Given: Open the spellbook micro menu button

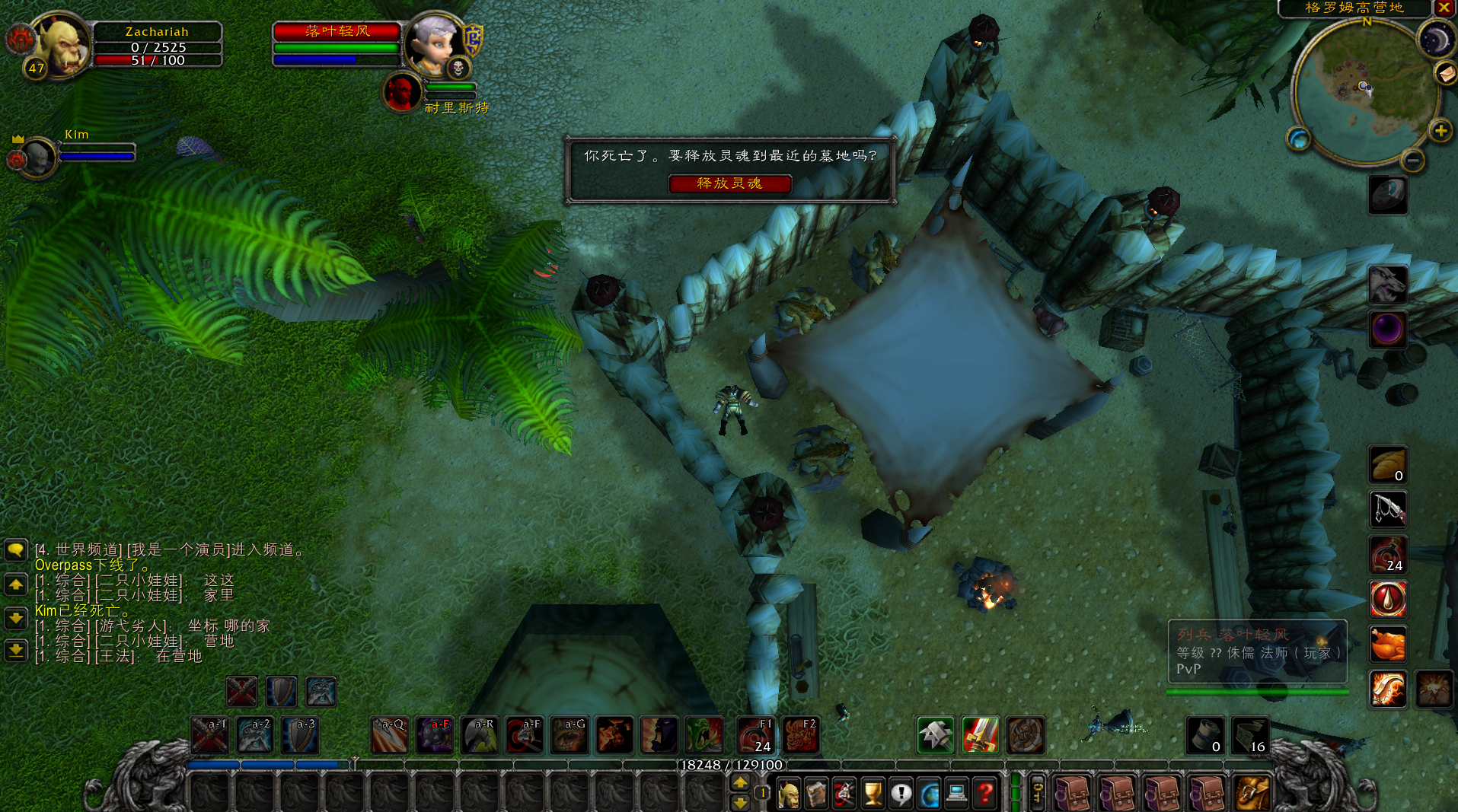Looking at the screenshot, I should (x=816, y=794).
